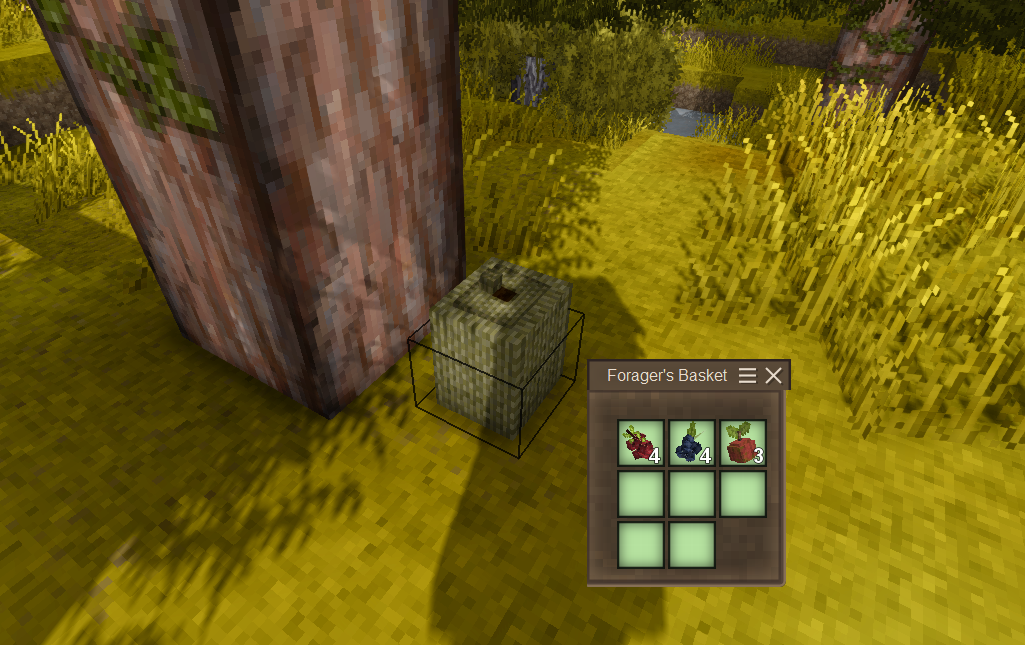
Task: Open the Forager's Basket hamburger menu
Action: (x=747, y=376)
